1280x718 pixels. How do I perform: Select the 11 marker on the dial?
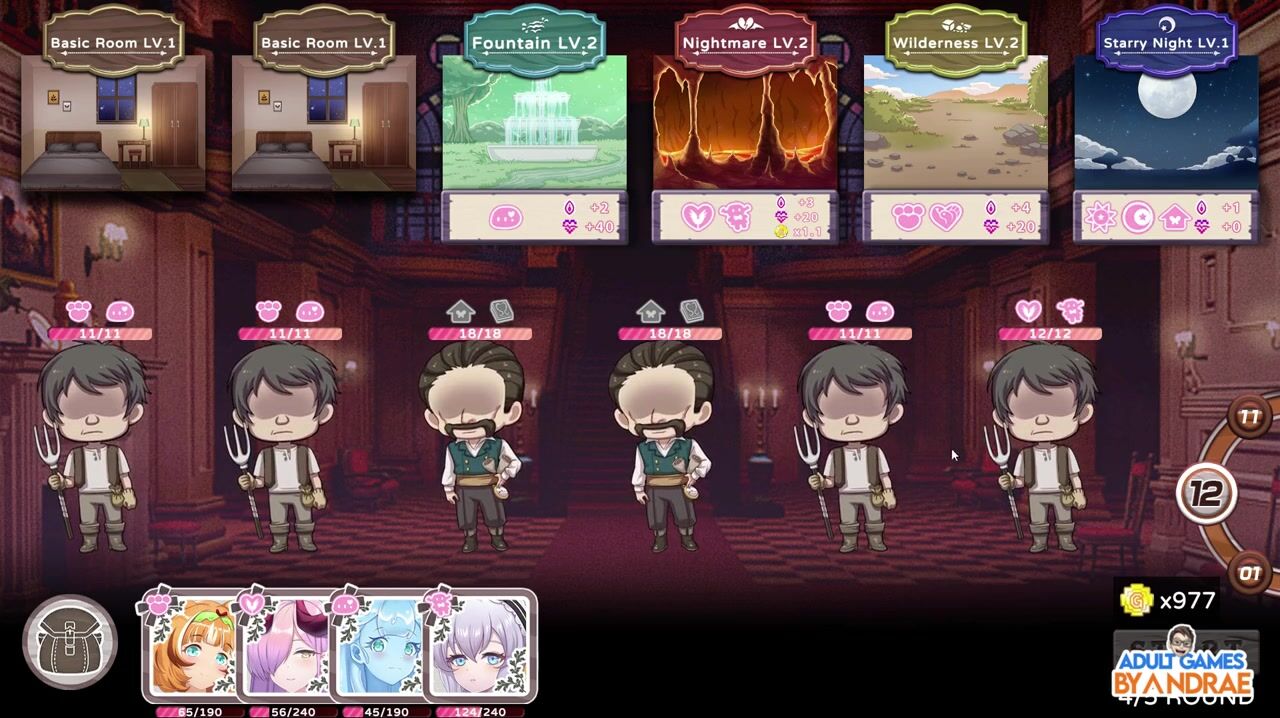[1249, 416]
